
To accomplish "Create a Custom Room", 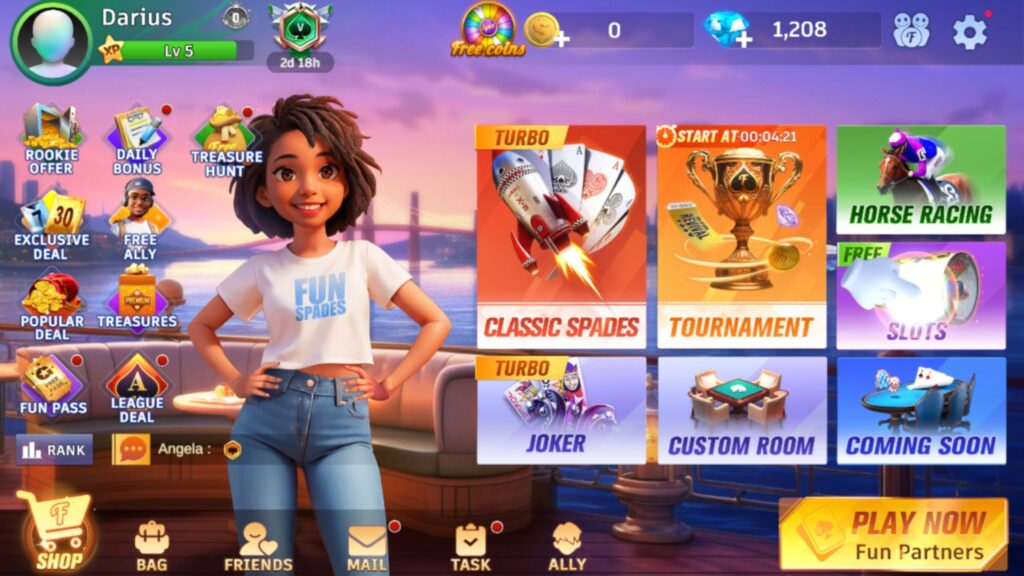I will (x=741, y=410).
